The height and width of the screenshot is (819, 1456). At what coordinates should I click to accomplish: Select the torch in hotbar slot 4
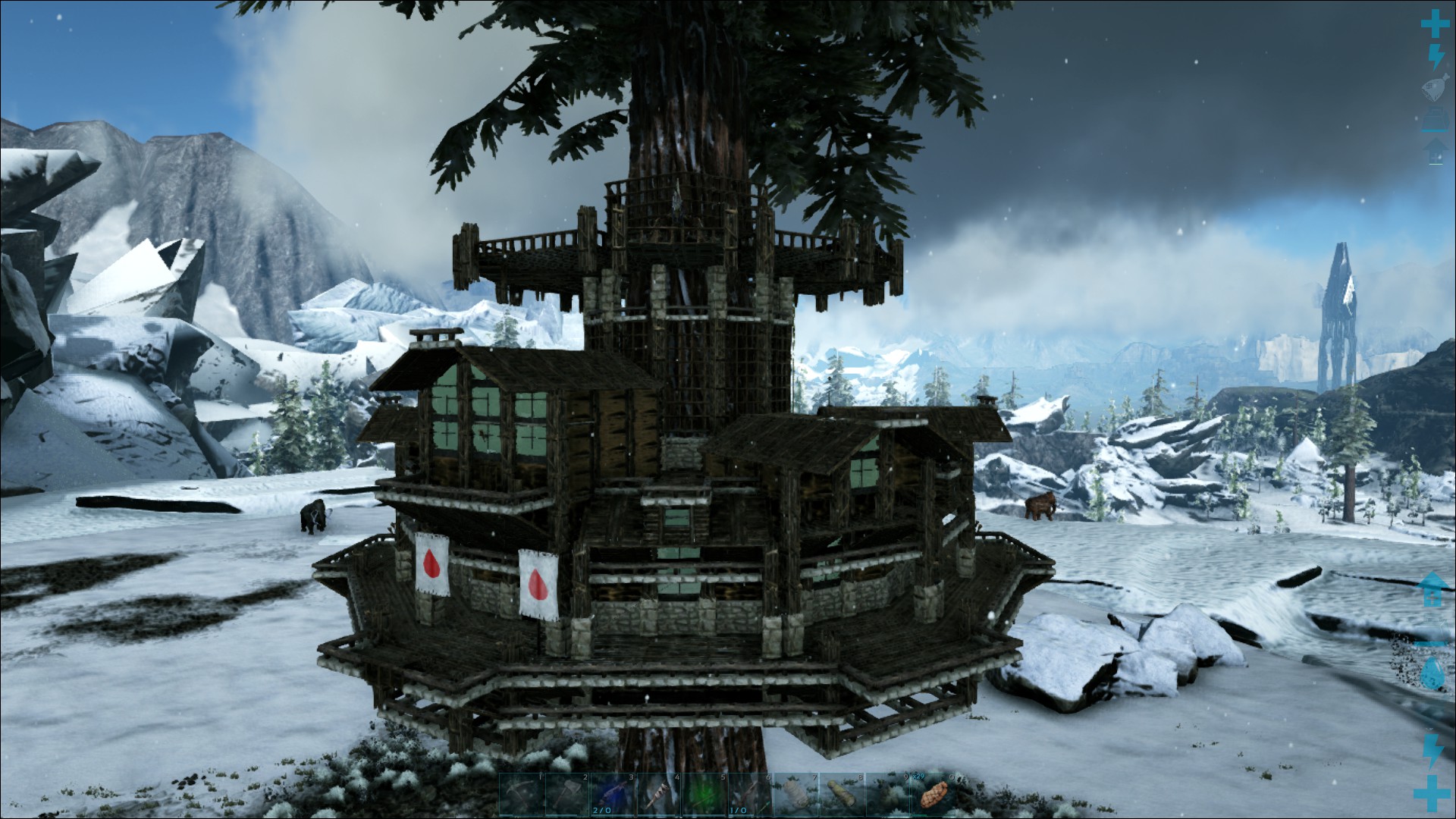659,794
